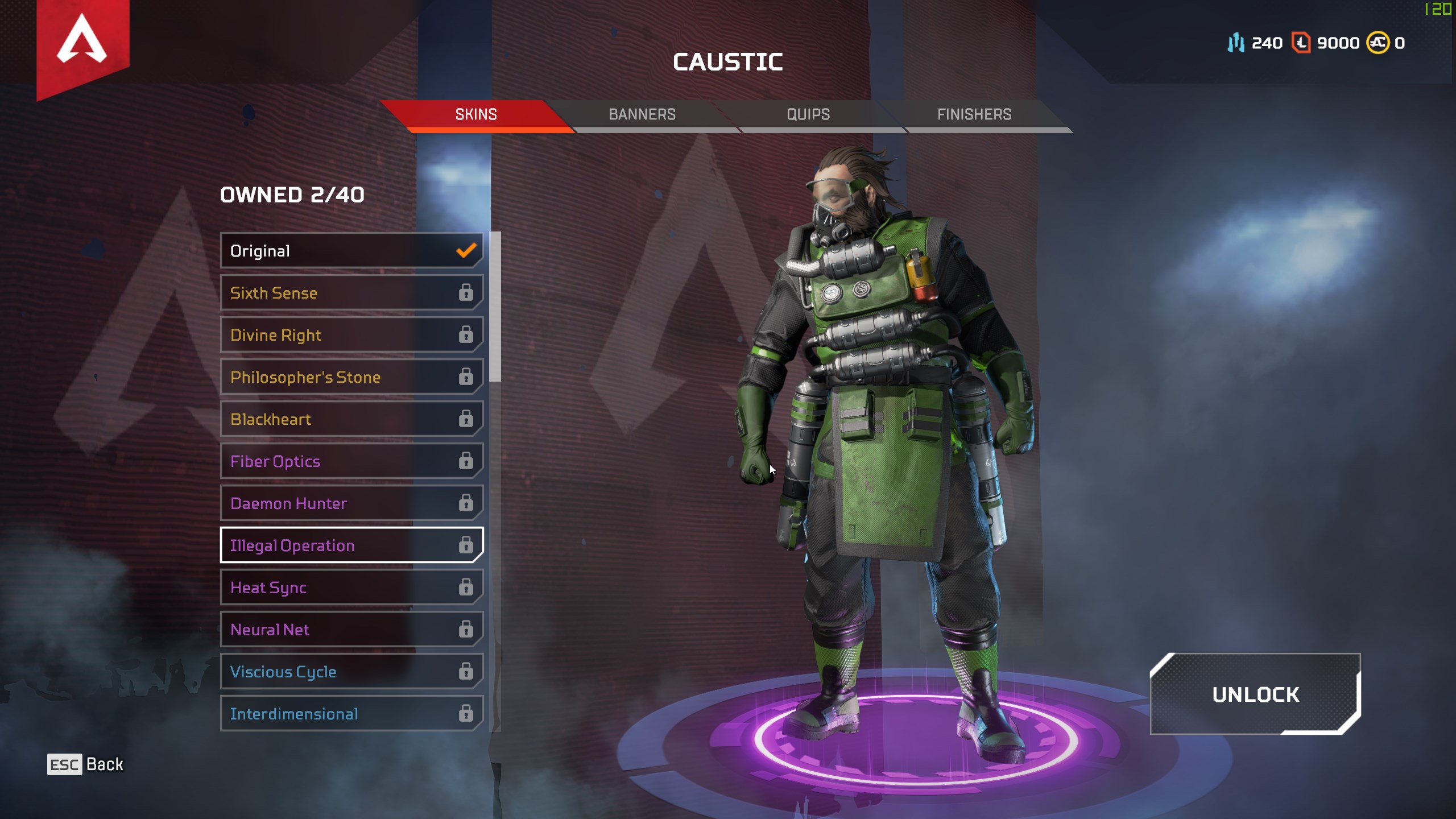
Task: Click the skin list scrollbar
Action: tap(495, 307)
